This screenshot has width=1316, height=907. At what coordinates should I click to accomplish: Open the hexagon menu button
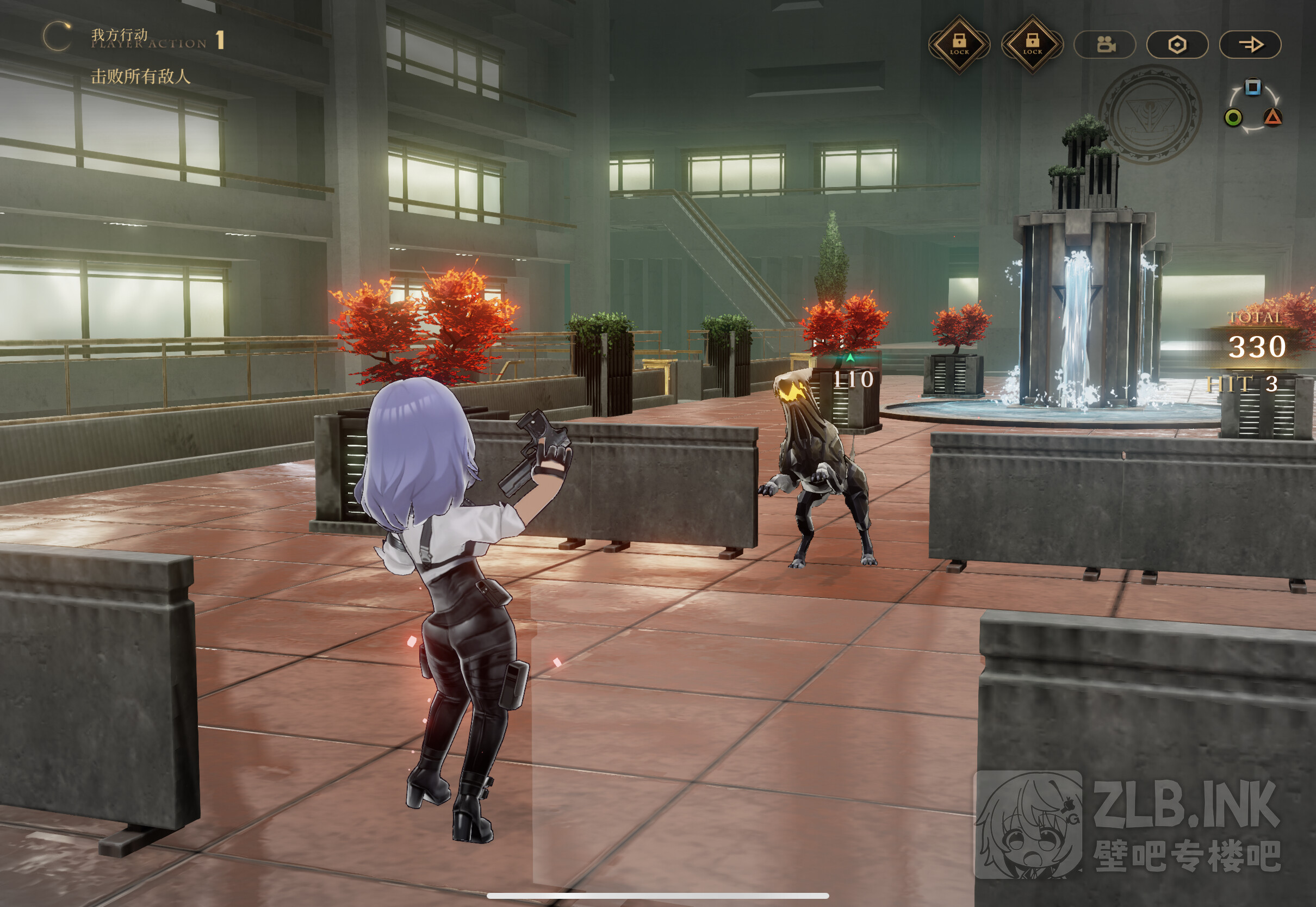(1177, 45)
